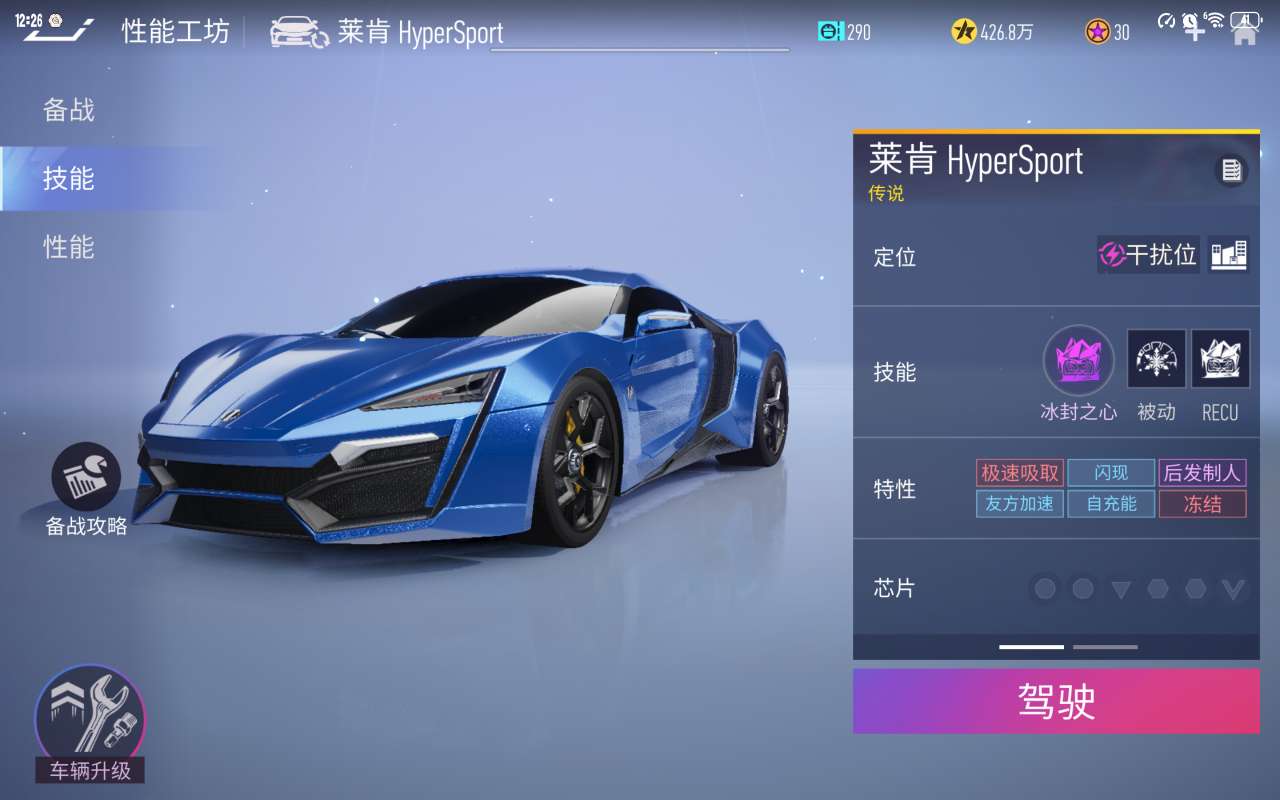1280x800 pixels.
Task: Open the 性能 tab
Action: point(69,247)
